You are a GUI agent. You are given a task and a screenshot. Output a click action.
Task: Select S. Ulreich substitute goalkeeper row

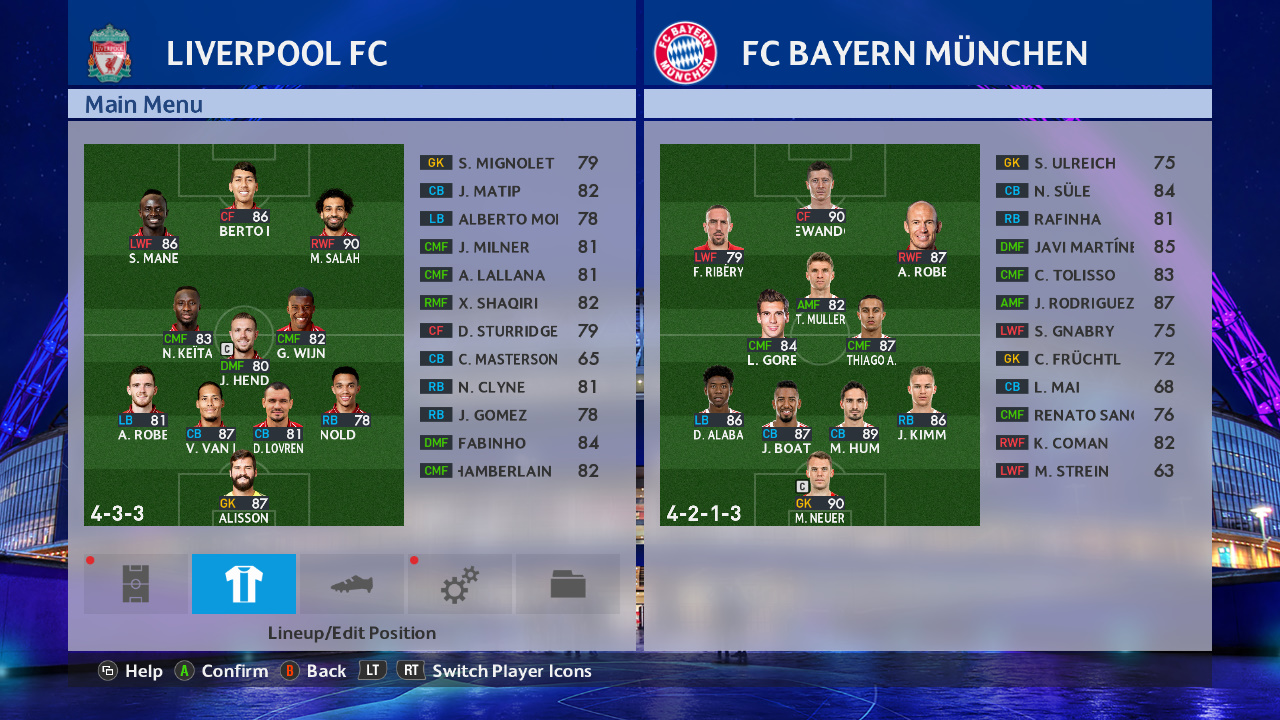[1083, 163]
